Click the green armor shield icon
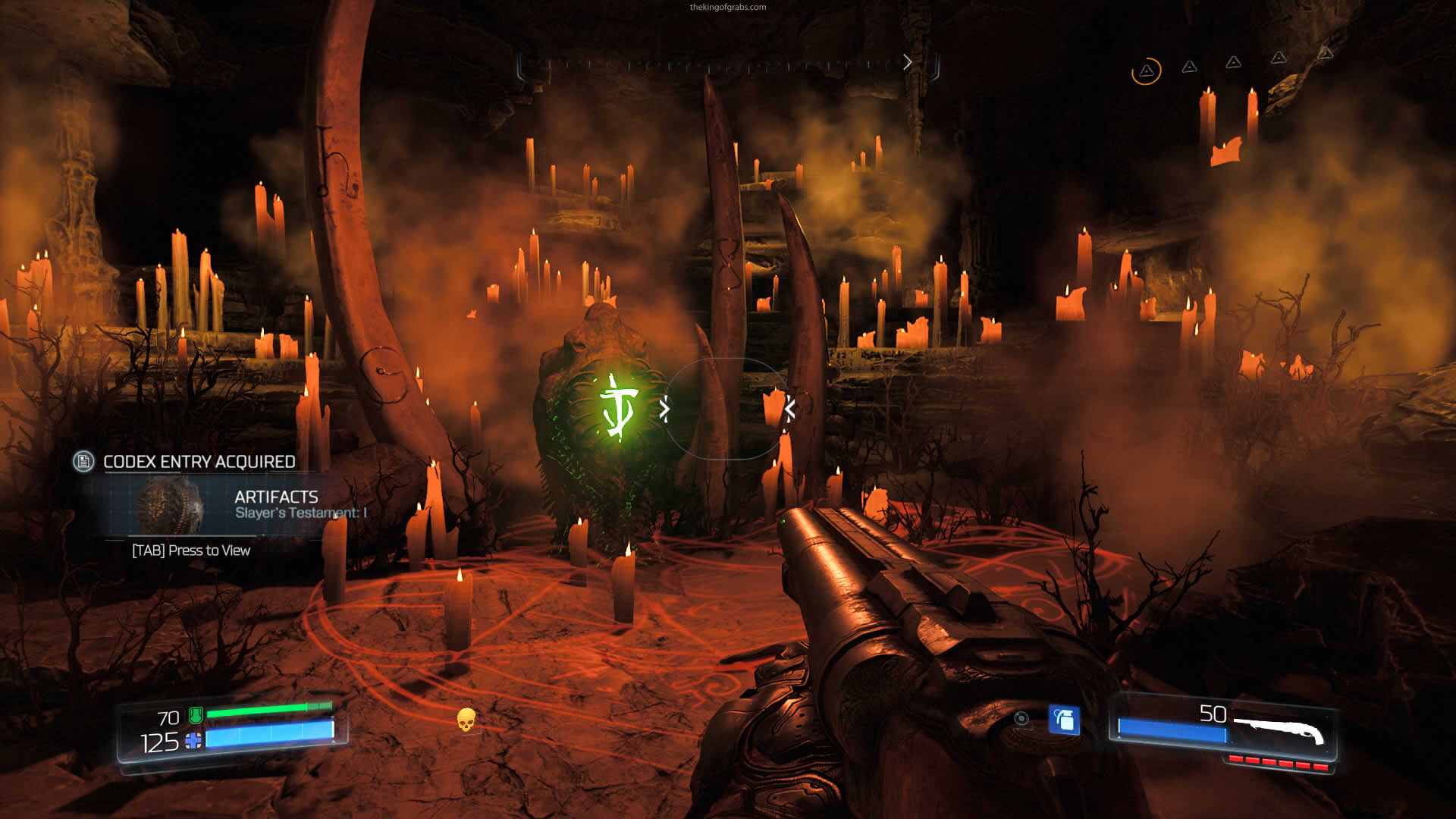Screen dimensions: 1456x819 tap(196, 714)
